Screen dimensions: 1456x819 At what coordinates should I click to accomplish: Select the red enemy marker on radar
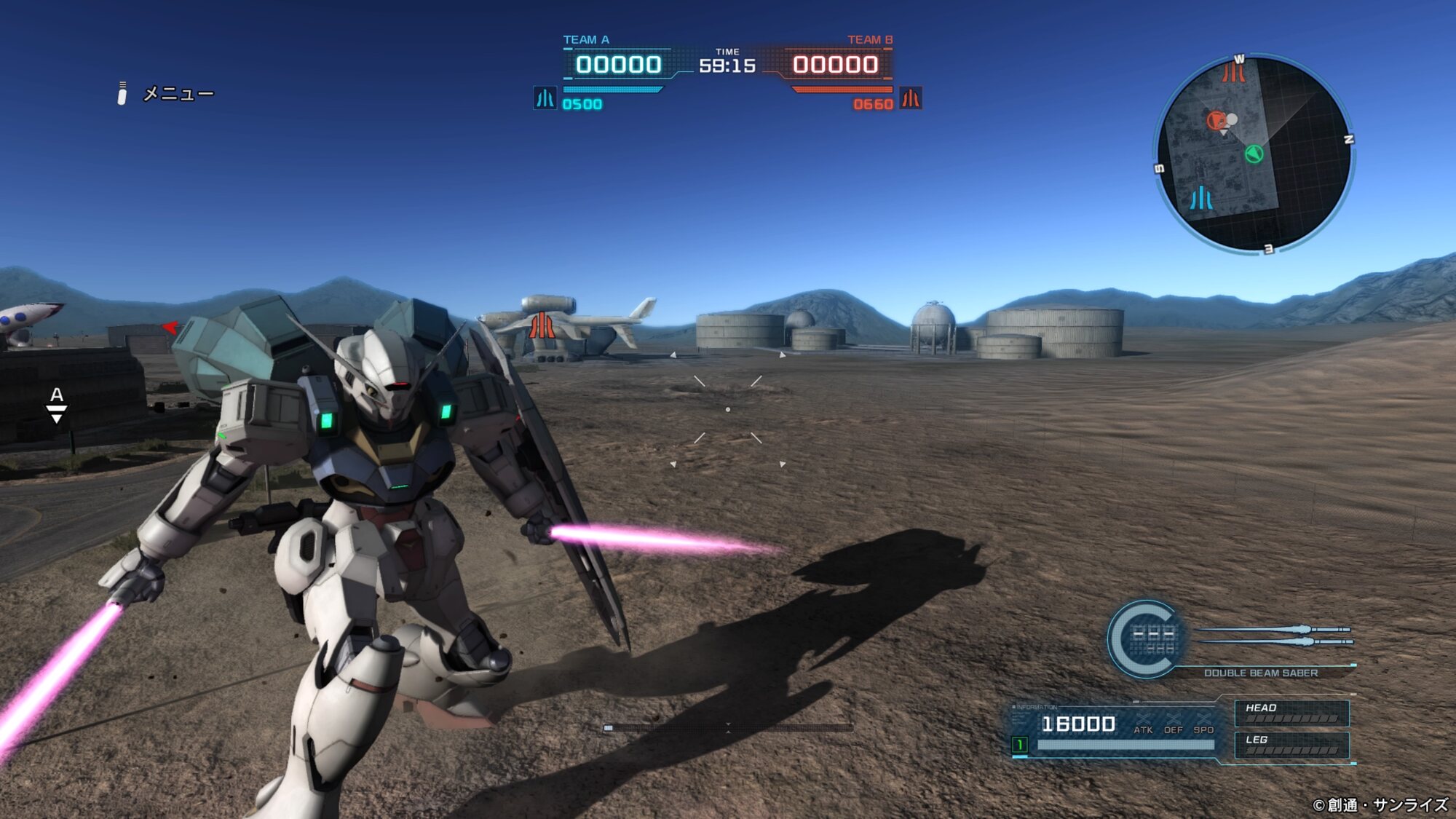[1216, 121]
